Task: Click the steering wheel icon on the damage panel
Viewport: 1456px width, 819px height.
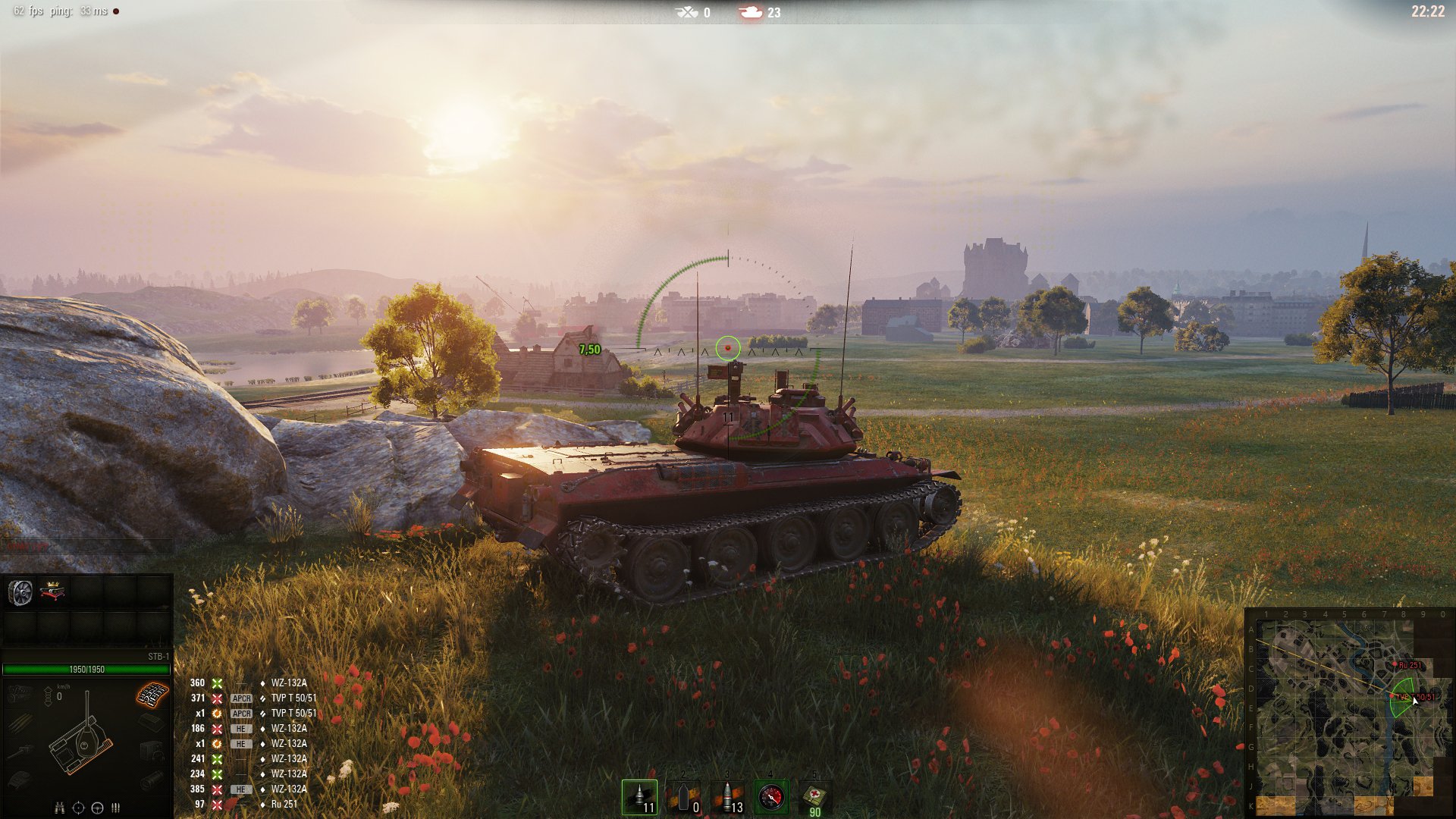Action: click(97, 805)
